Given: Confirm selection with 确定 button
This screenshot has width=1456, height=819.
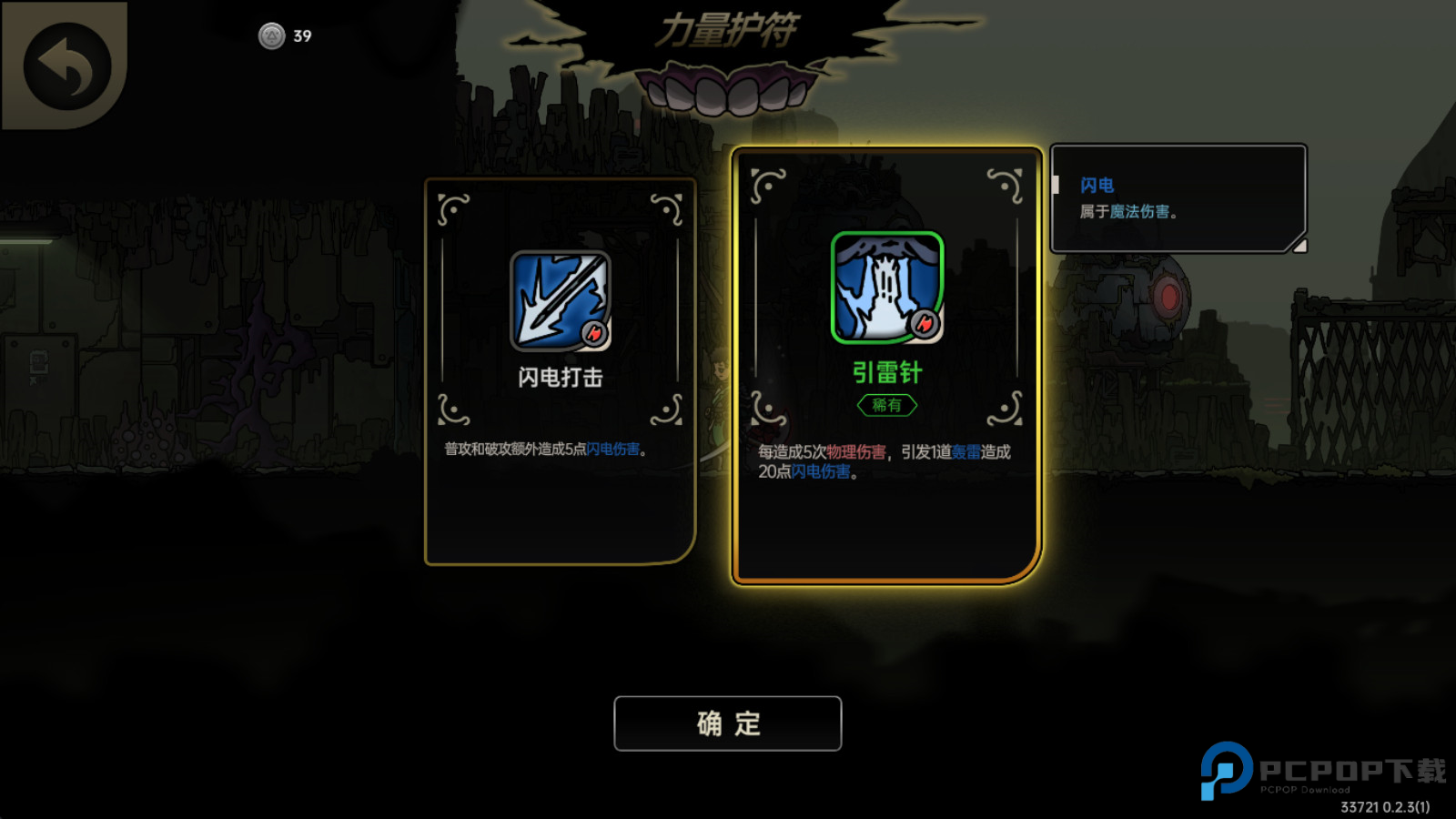Looking at the screenshot, I should [727, 723].
